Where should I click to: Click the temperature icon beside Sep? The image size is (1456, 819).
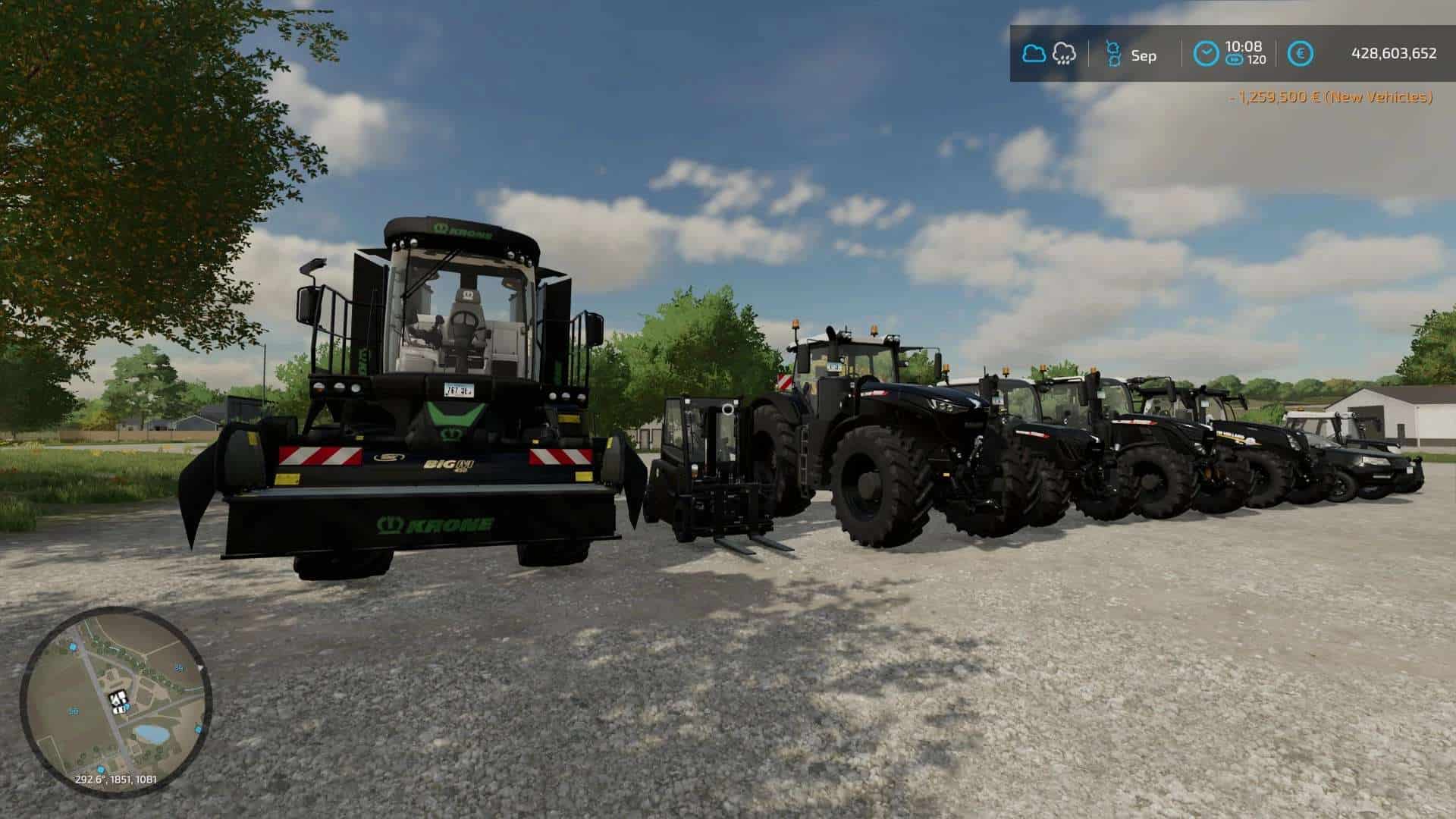coord(1113,53)
